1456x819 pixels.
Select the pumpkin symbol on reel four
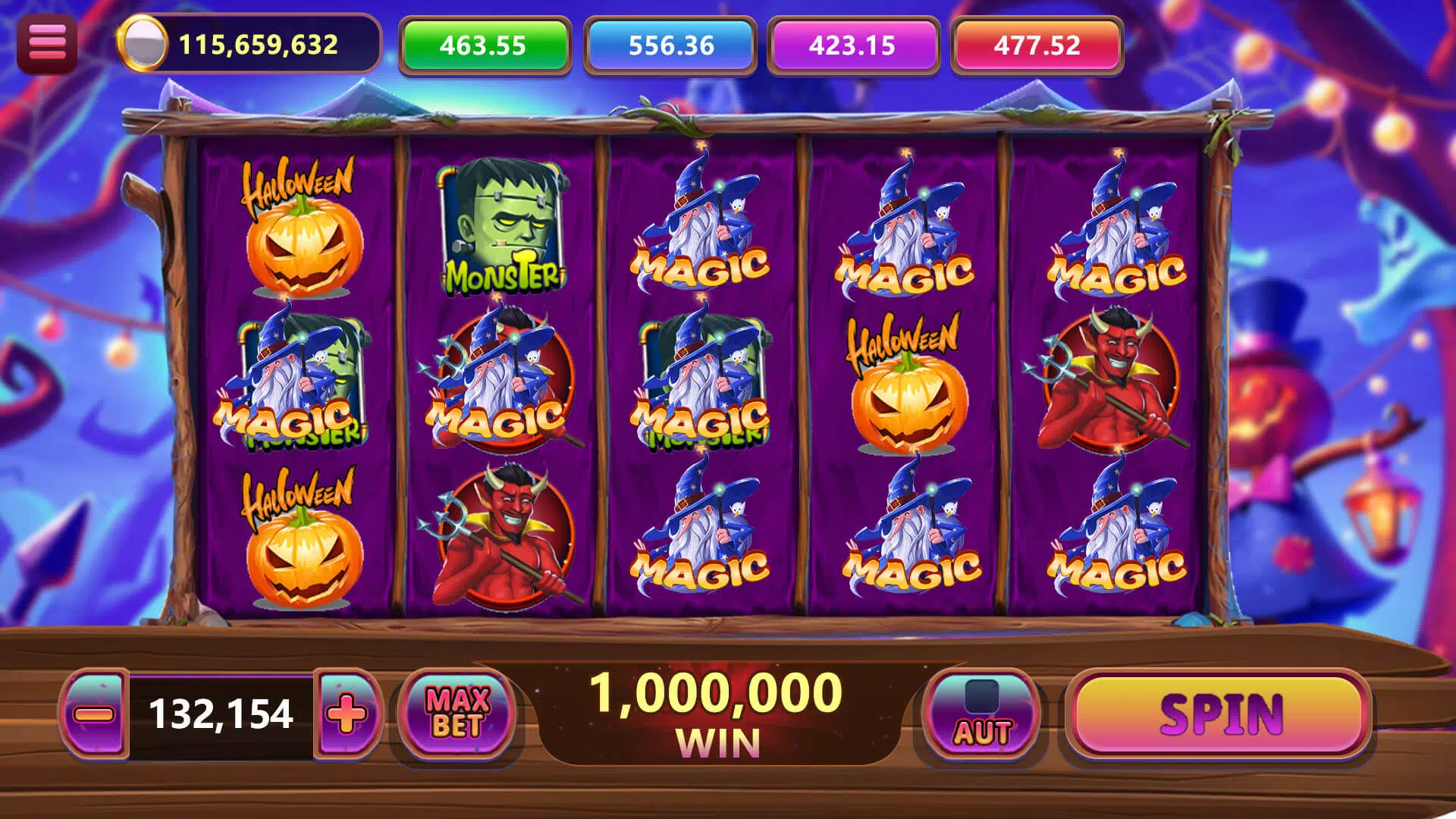point(902,379)
